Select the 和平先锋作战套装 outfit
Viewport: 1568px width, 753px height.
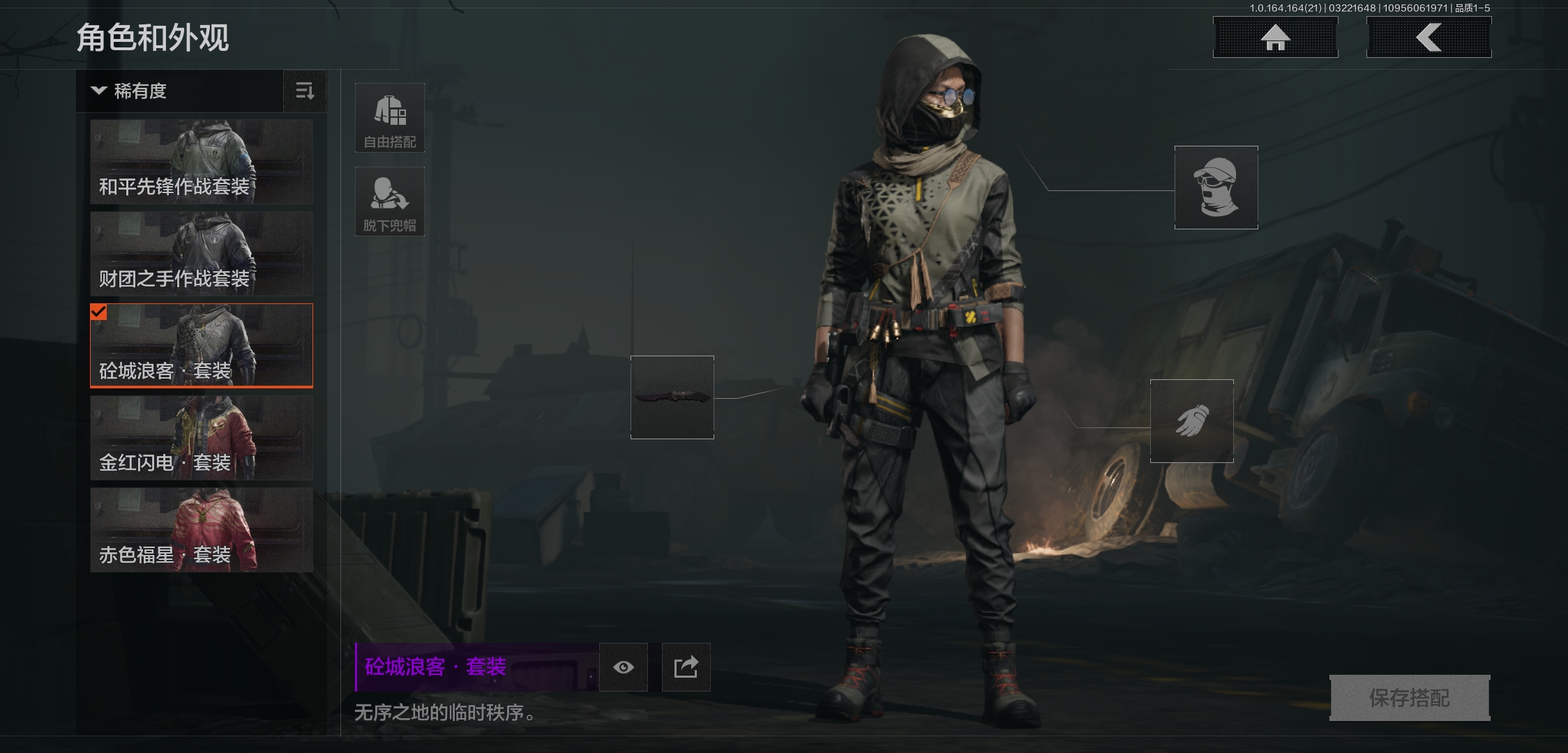pos(202,162)
